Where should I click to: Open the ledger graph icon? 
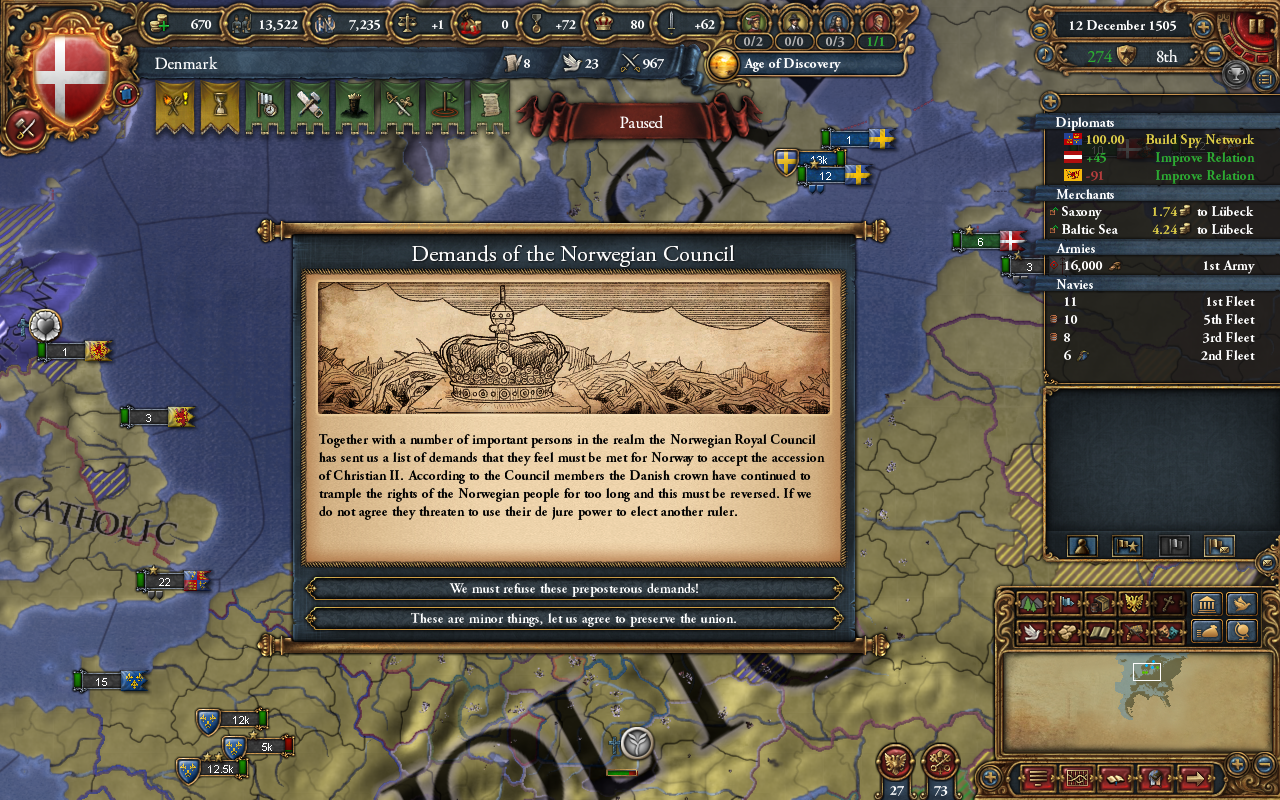coord(1078,778)
